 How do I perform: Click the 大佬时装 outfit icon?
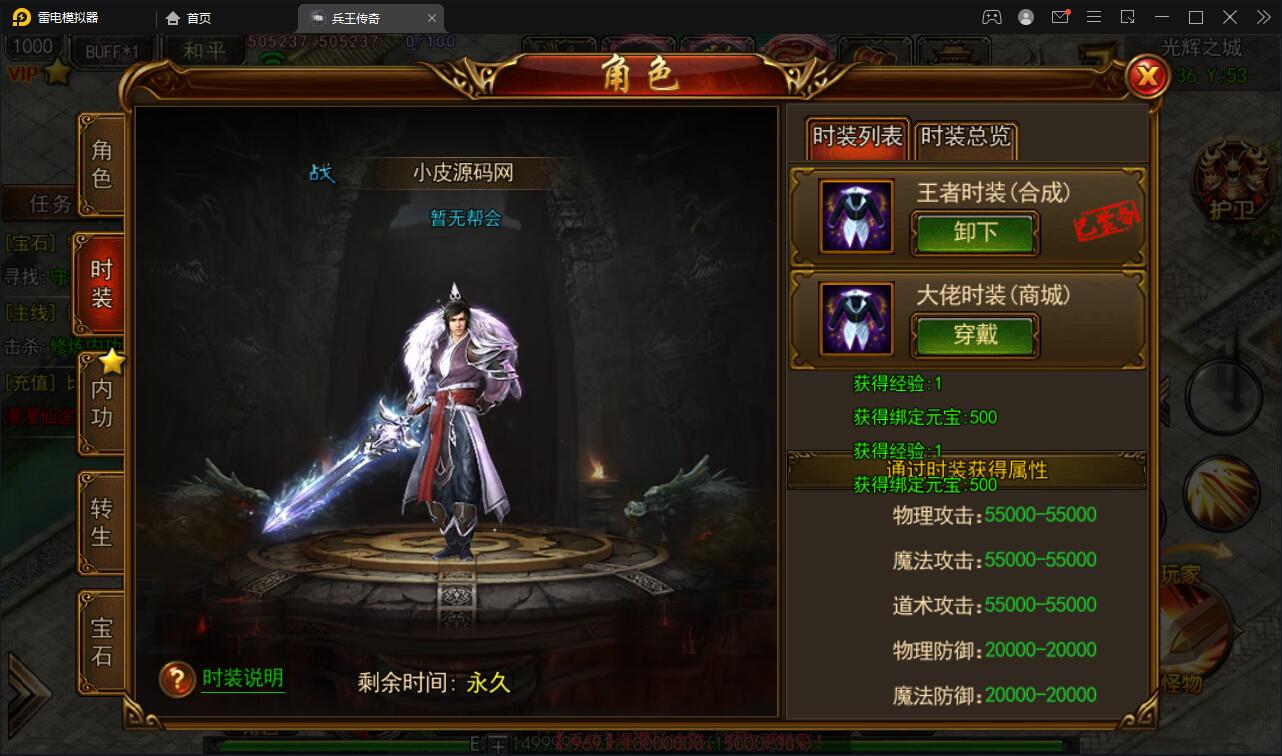tap(855, 319)
